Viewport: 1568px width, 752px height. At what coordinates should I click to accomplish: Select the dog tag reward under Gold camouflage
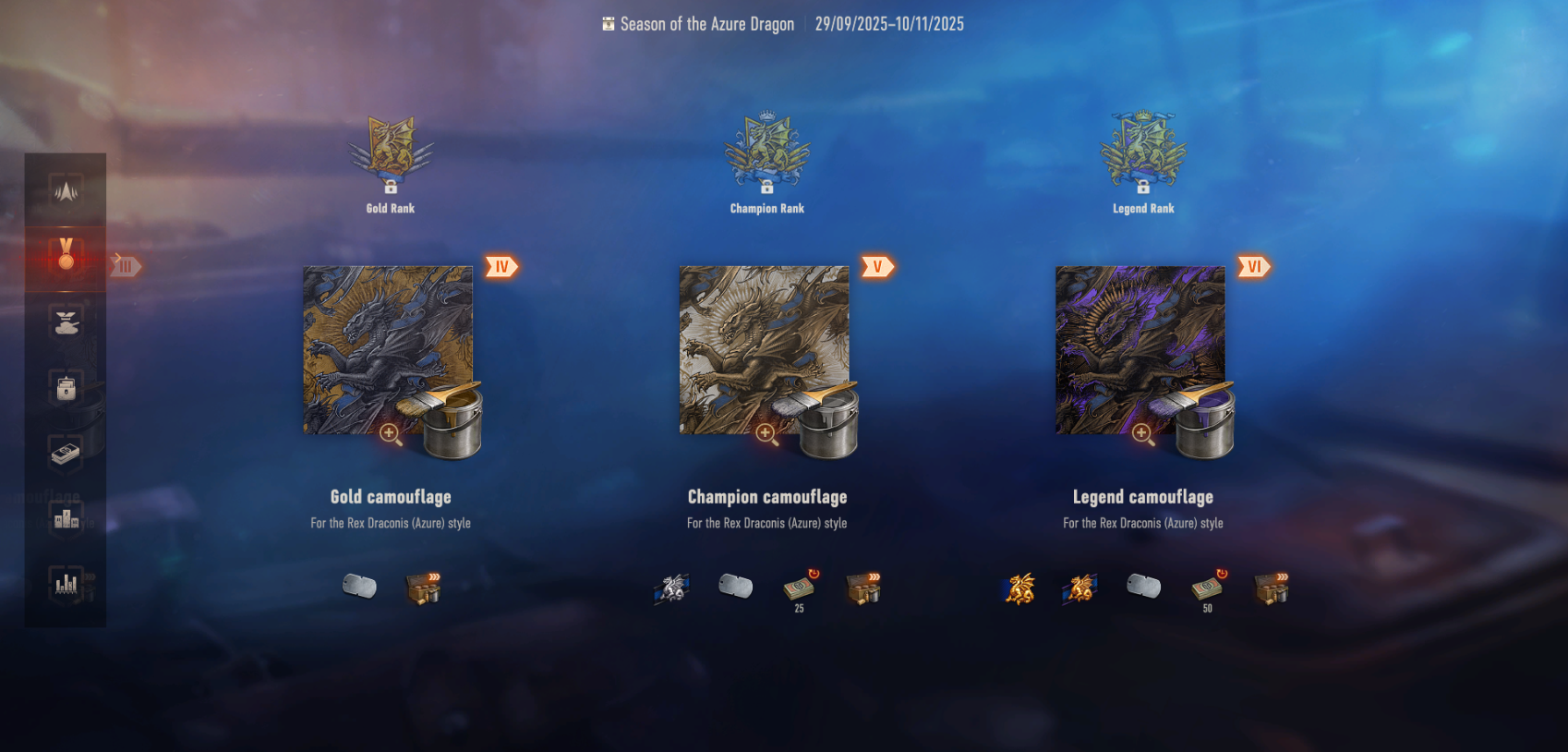tap(359, 586)
